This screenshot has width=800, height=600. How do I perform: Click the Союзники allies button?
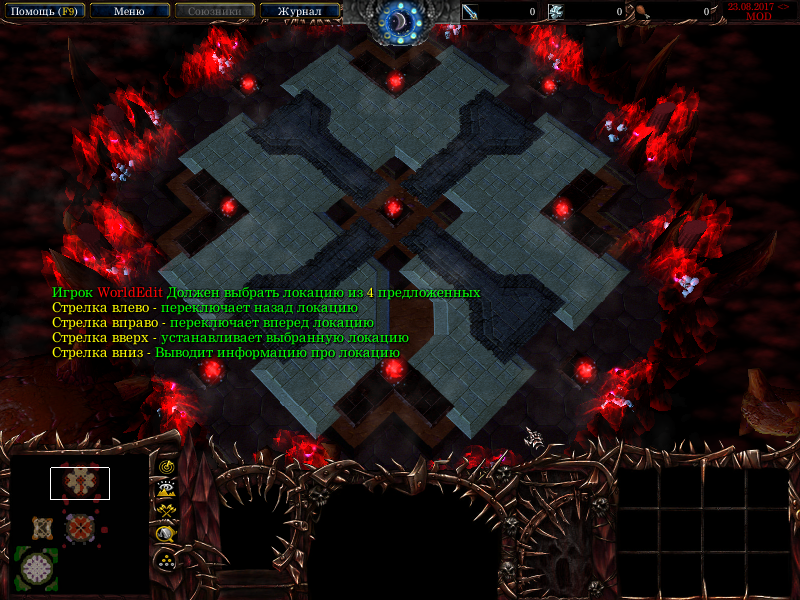pos(214,11)
